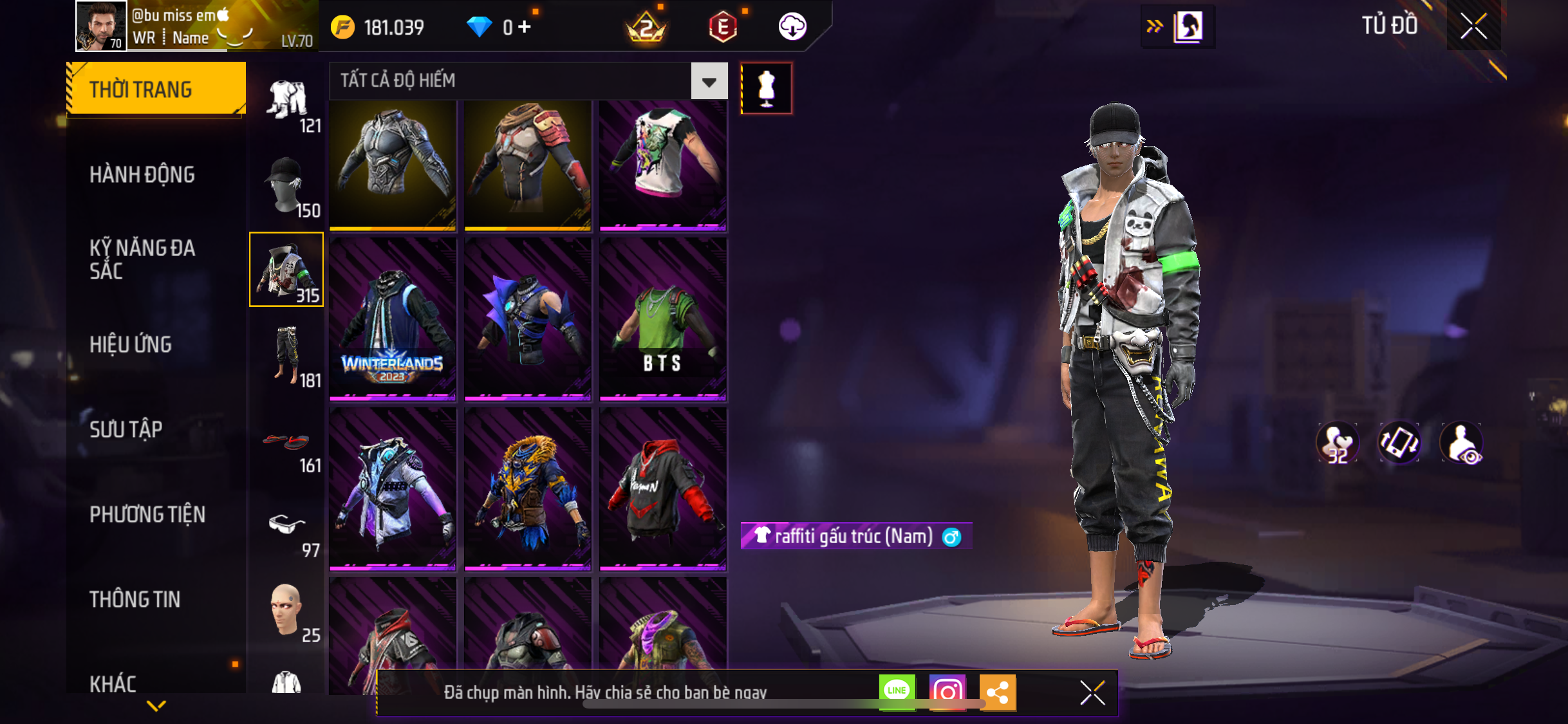Open the TẤT CẢ ĐỘ HIẾM rarity dropdown
This screenshot has height=724, width=1568.
tap(709, 81)
